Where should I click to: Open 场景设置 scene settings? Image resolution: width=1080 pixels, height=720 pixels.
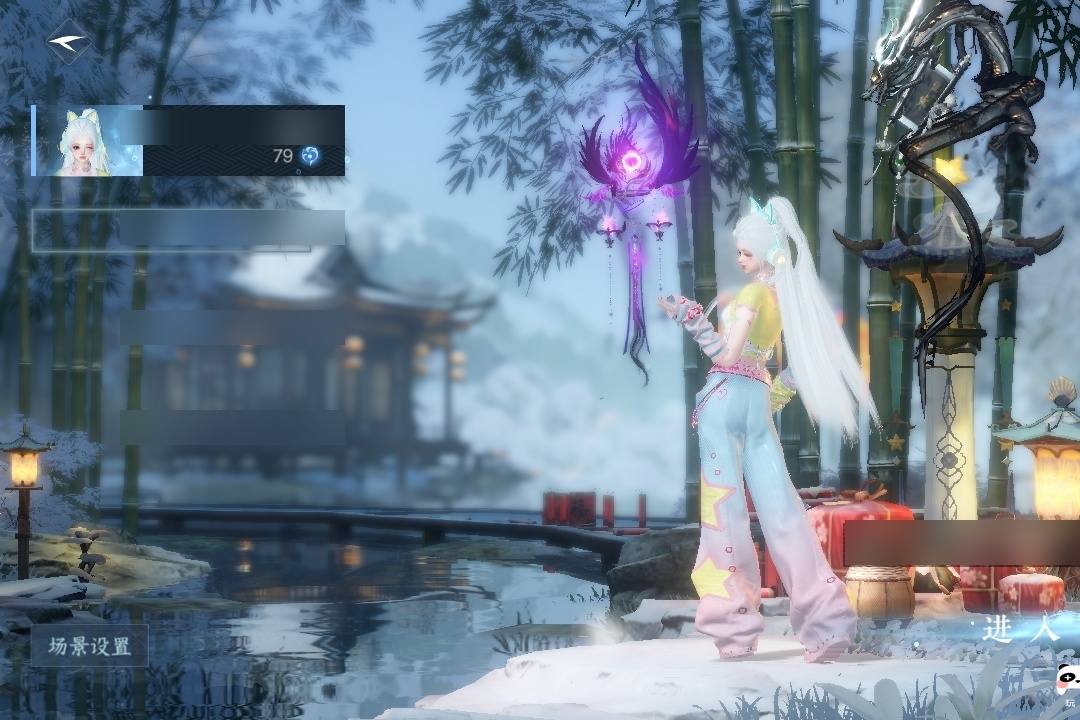90,646
